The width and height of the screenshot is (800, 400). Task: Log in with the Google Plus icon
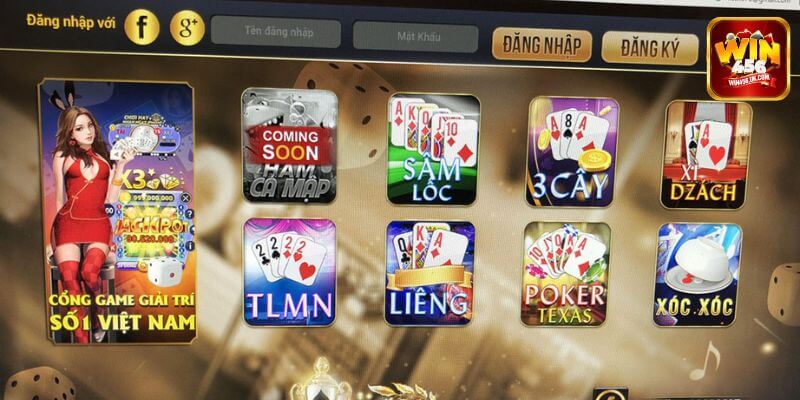coord(188,27)
